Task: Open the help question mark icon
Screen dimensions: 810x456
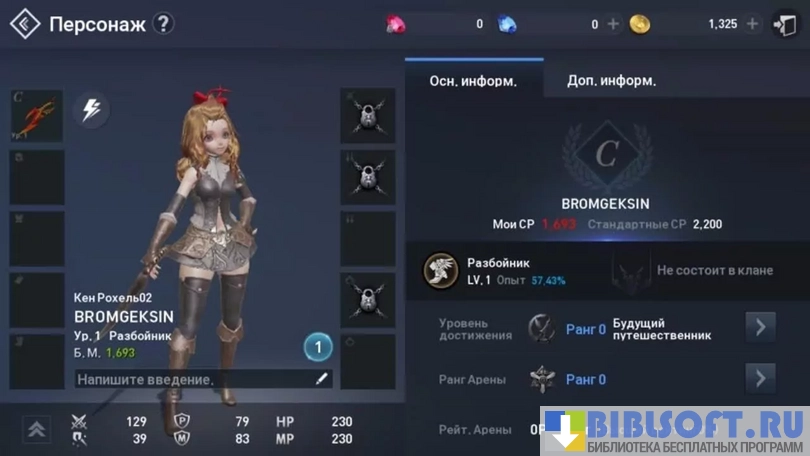Action: coord(164,23)
